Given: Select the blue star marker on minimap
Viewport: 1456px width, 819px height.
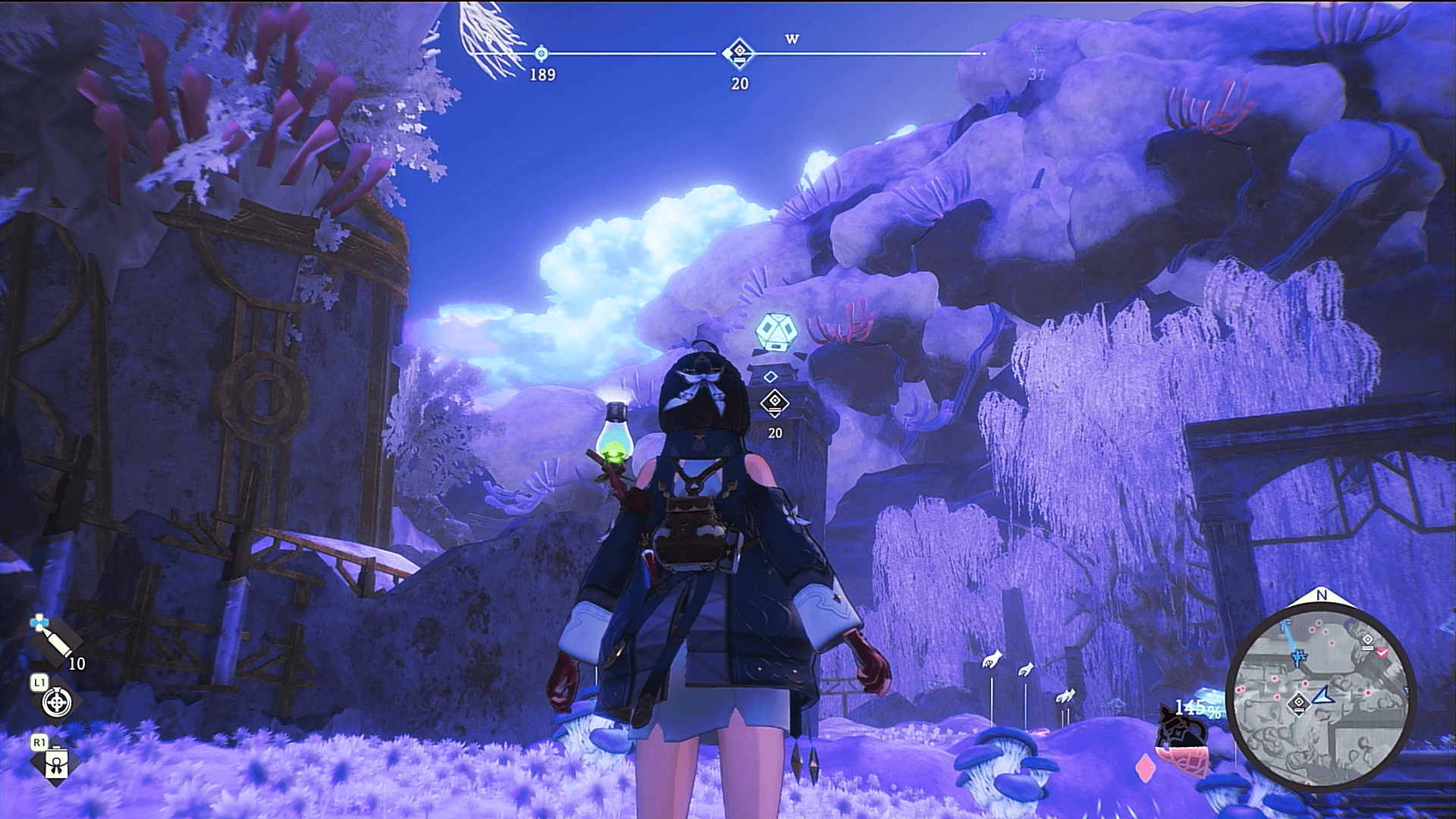Looking at the screenshot, I should [x=1299, y=655].
